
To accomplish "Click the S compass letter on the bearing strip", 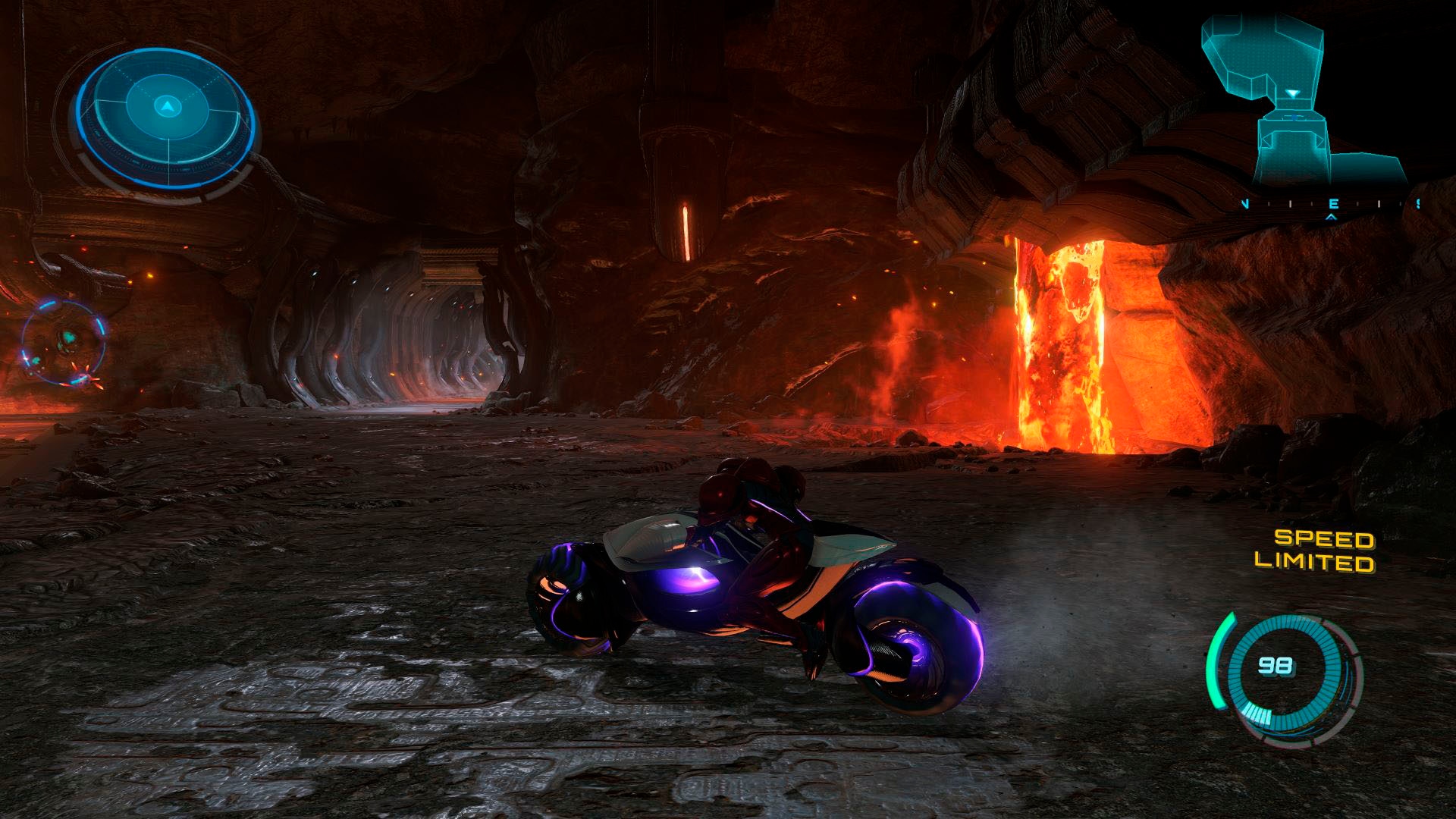I will [1417, 203].
